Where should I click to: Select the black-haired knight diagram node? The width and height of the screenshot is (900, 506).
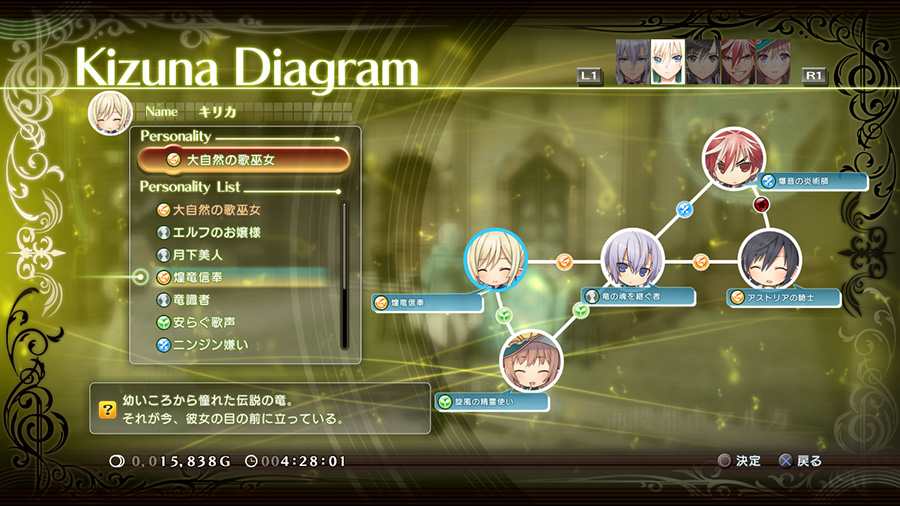(770, 260)
